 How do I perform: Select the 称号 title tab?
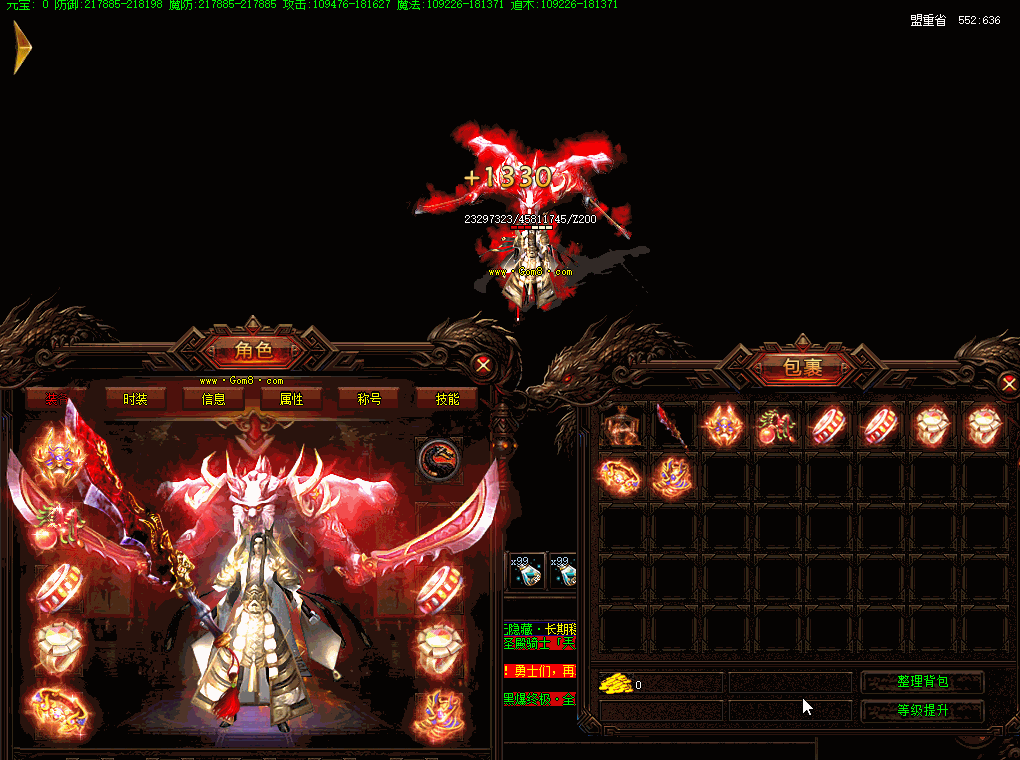click(x=369, y=399)
